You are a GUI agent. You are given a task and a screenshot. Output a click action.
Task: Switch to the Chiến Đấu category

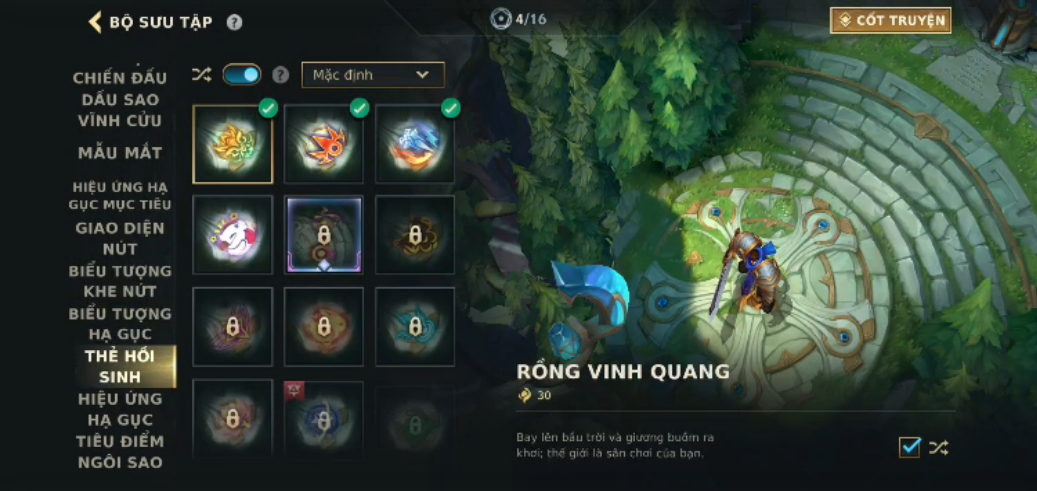tap(120, 78)
